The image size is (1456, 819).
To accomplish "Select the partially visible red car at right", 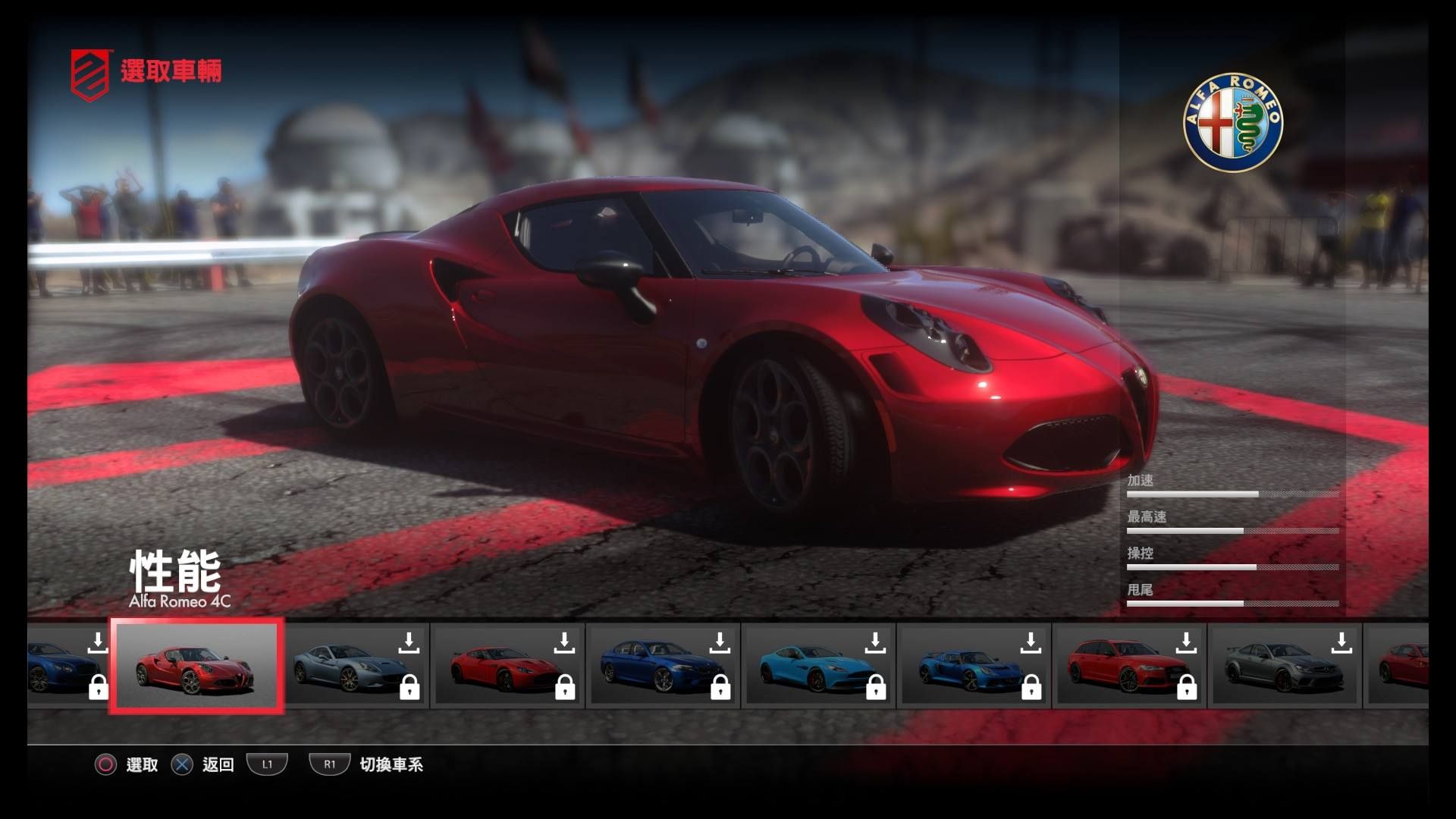I will point(1399,667).
